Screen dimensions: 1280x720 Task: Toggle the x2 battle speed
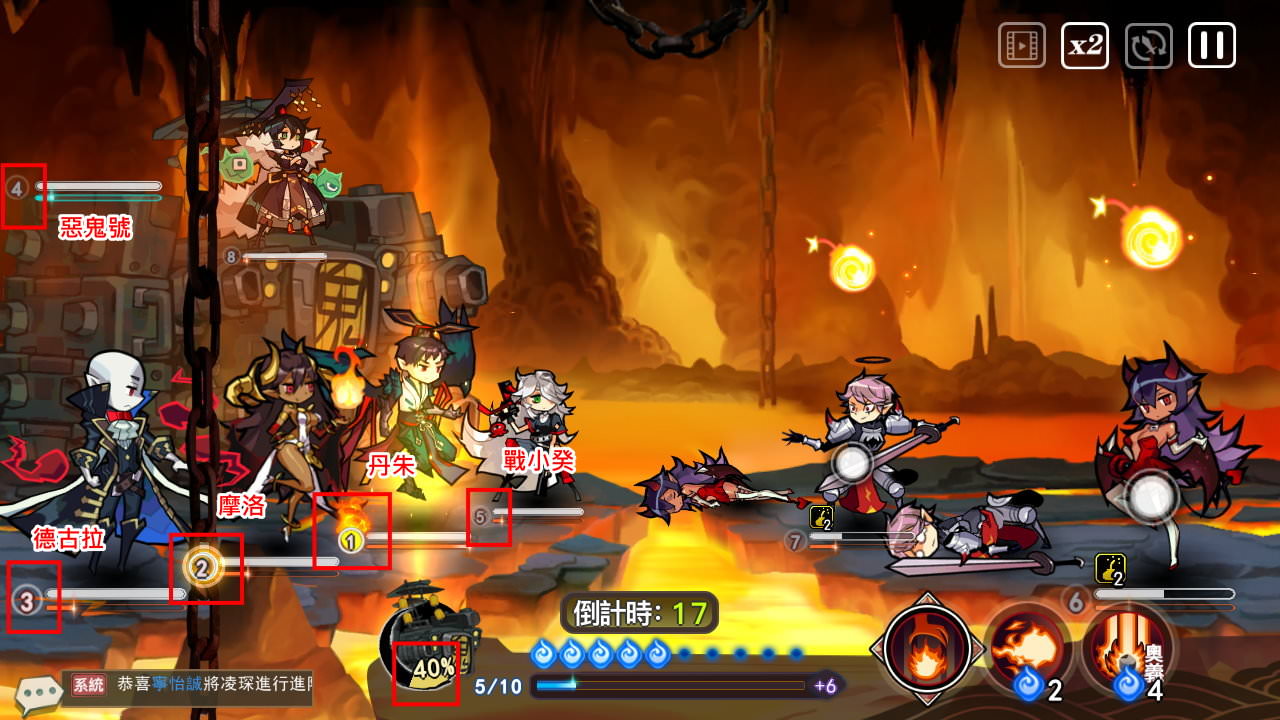1085,46
